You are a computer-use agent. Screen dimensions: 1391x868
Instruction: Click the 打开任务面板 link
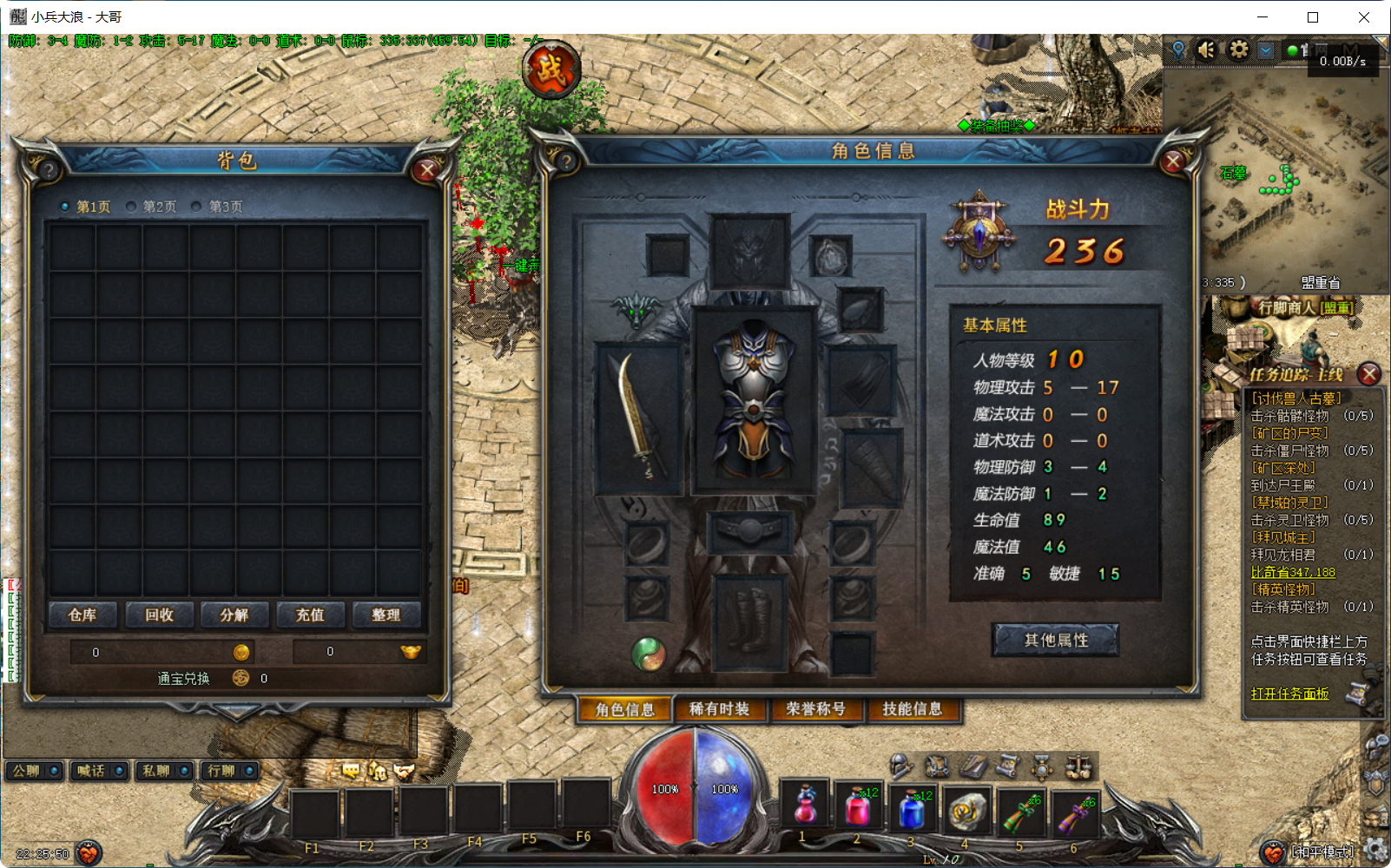(1289, 694)
